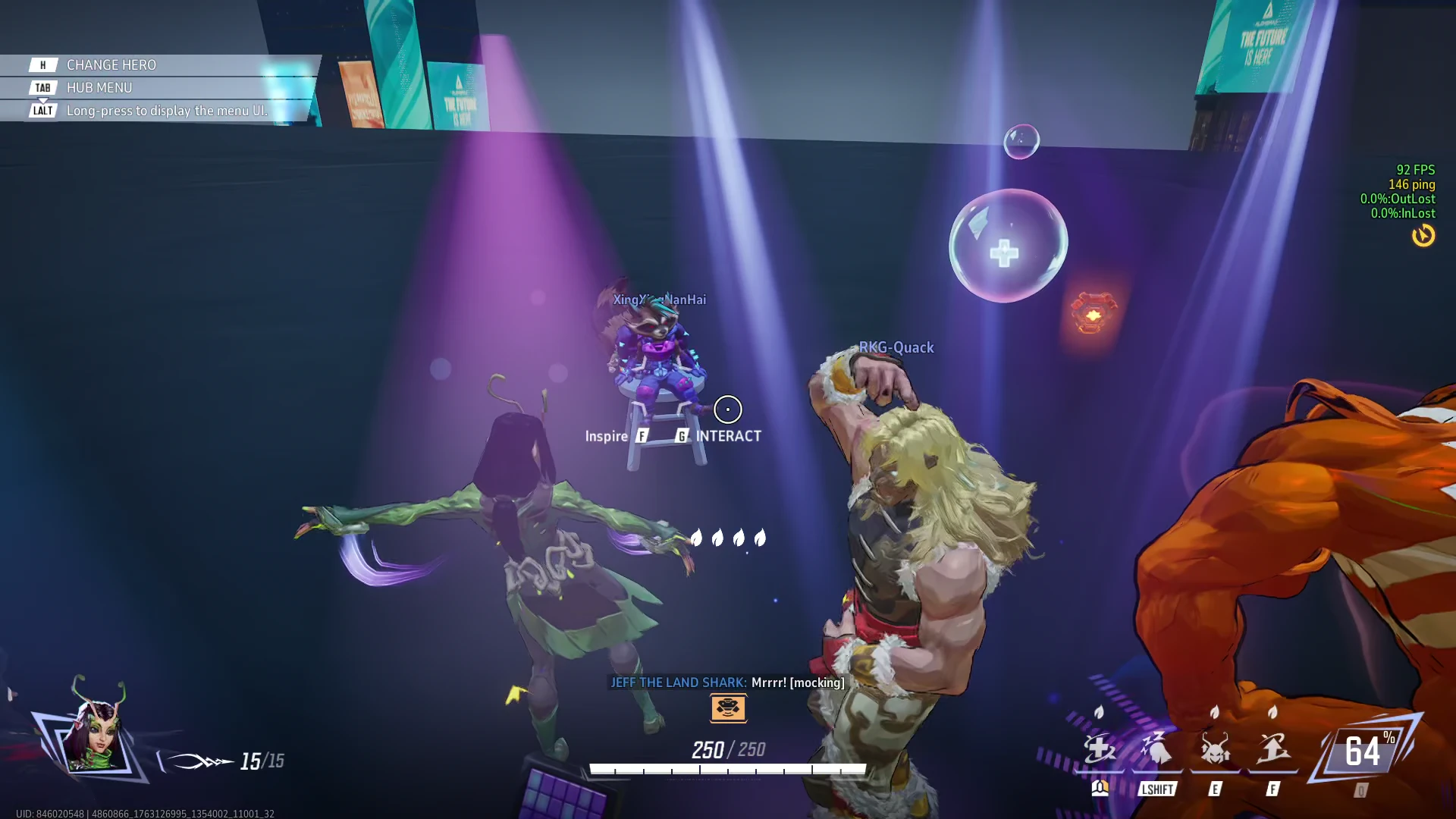
Task: Click the yellow network status icon
Action: tap(1423, 236)
